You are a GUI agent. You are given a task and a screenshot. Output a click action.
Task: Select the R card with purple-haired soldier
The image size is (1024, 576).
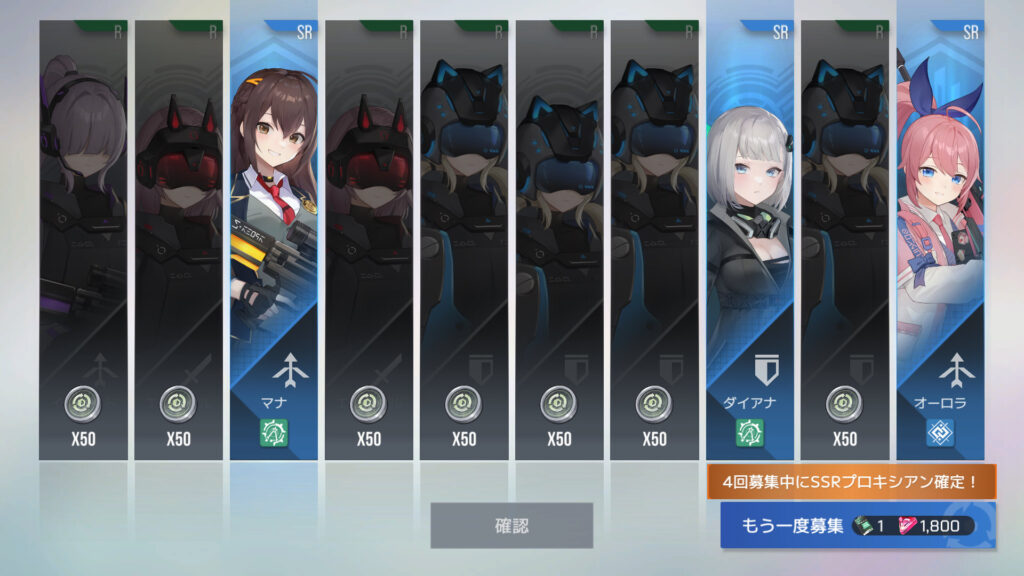[x=83, y=240]
